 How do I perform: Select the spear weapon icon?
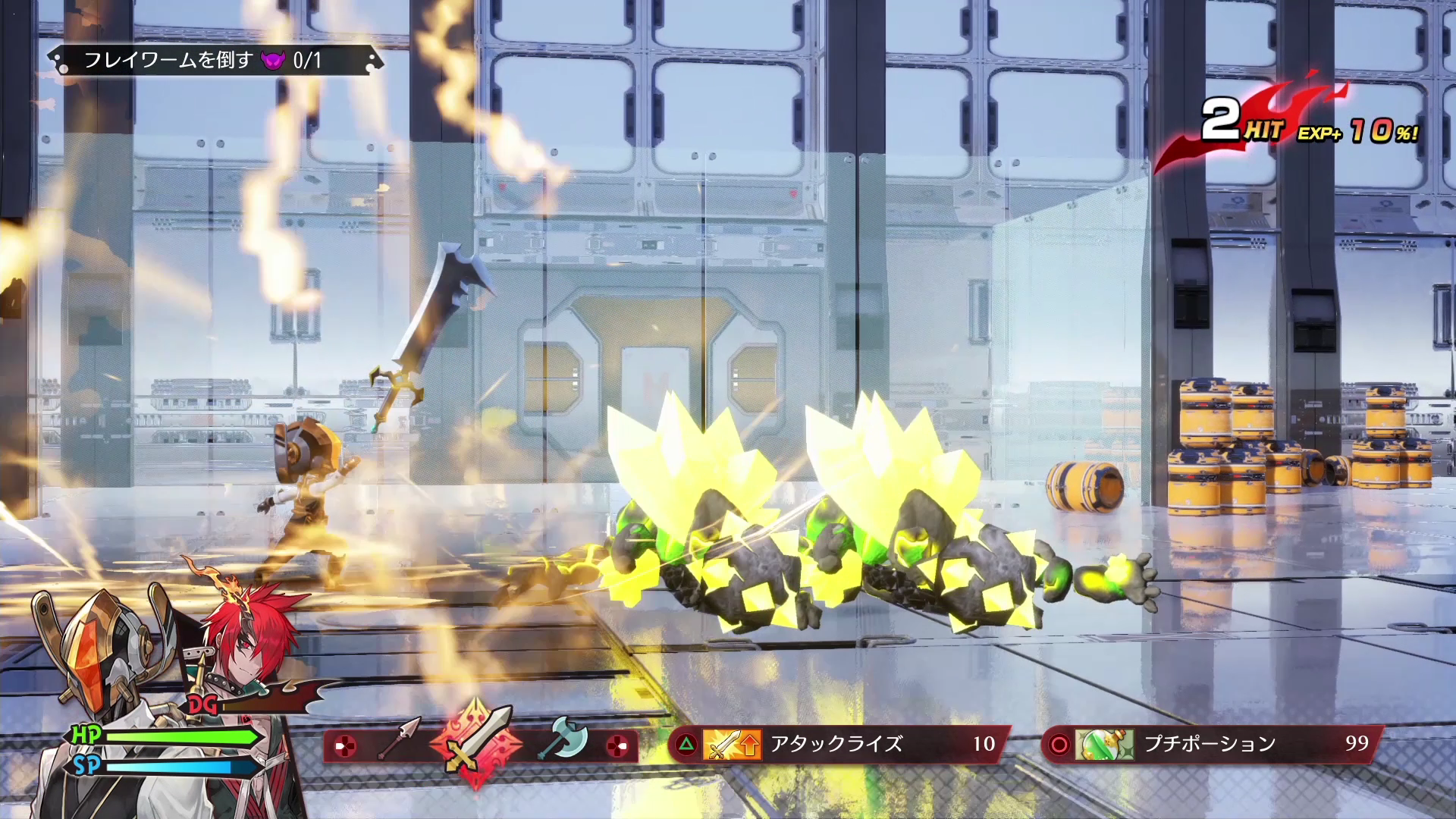coord(400,739)
